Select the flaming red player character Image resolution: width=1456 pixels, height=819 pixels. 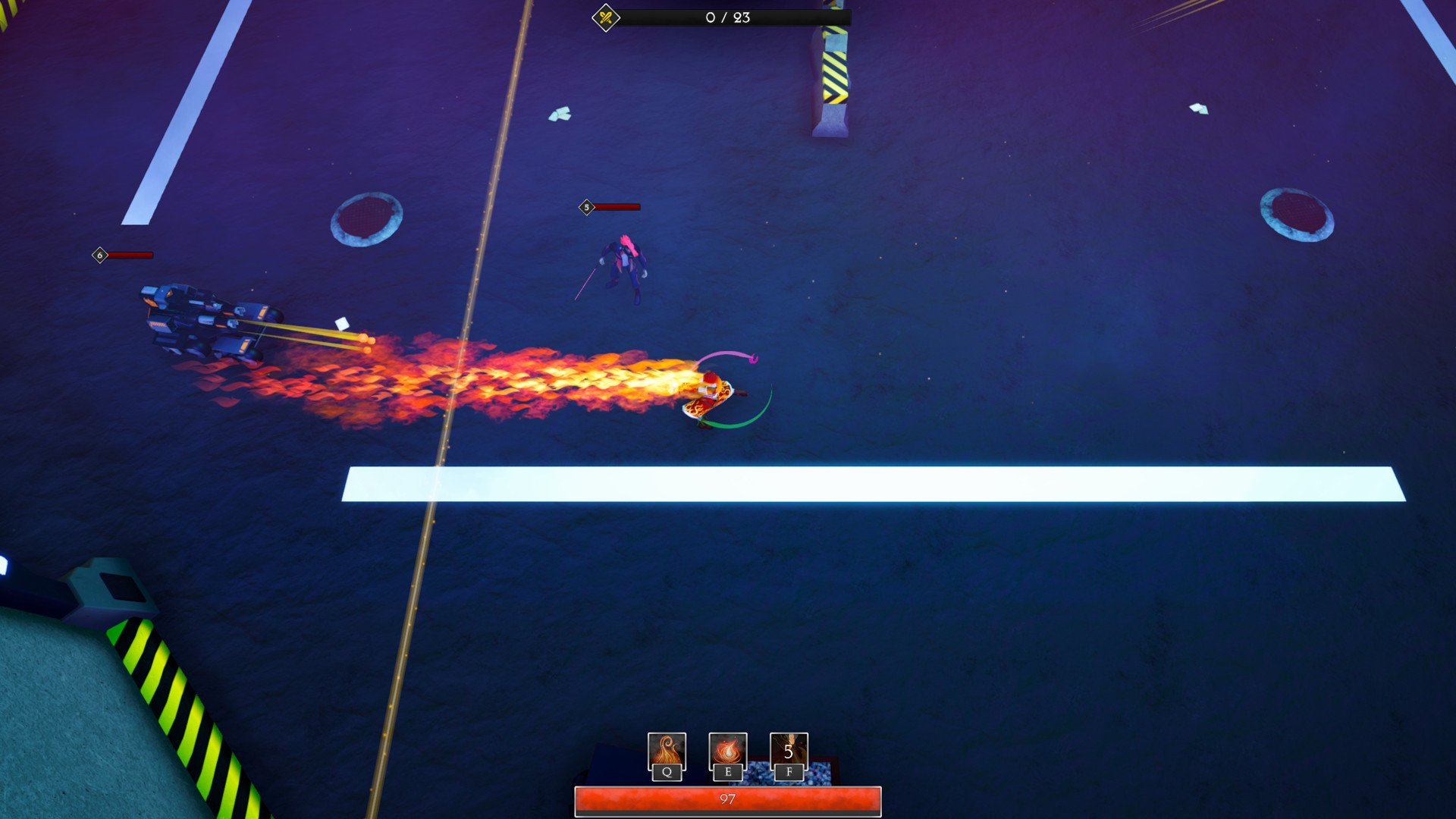(x=709, y=394)
